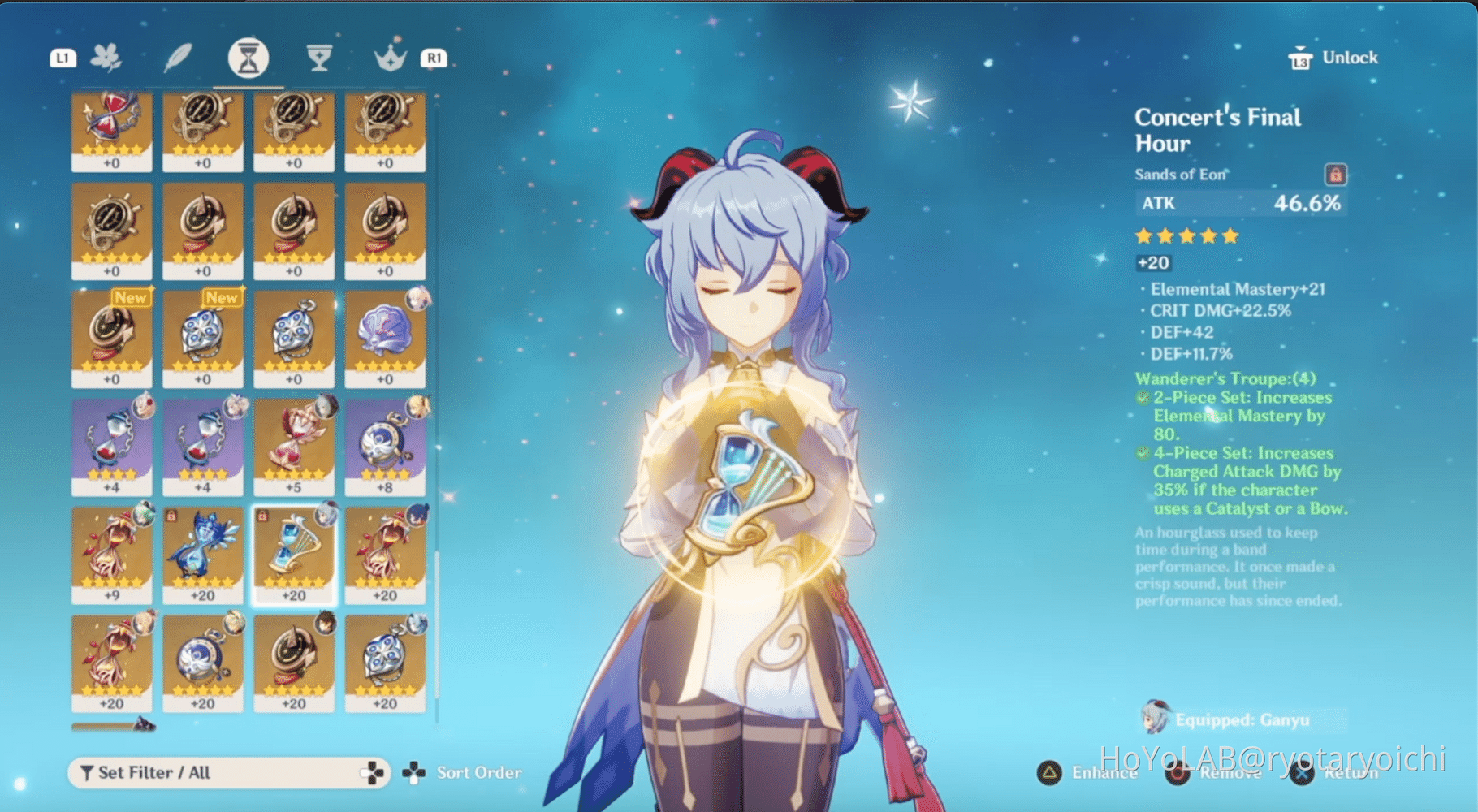This screenshot has height=812, width=1478.
Task: Select the artifact marked New
Action: (111, 337)
